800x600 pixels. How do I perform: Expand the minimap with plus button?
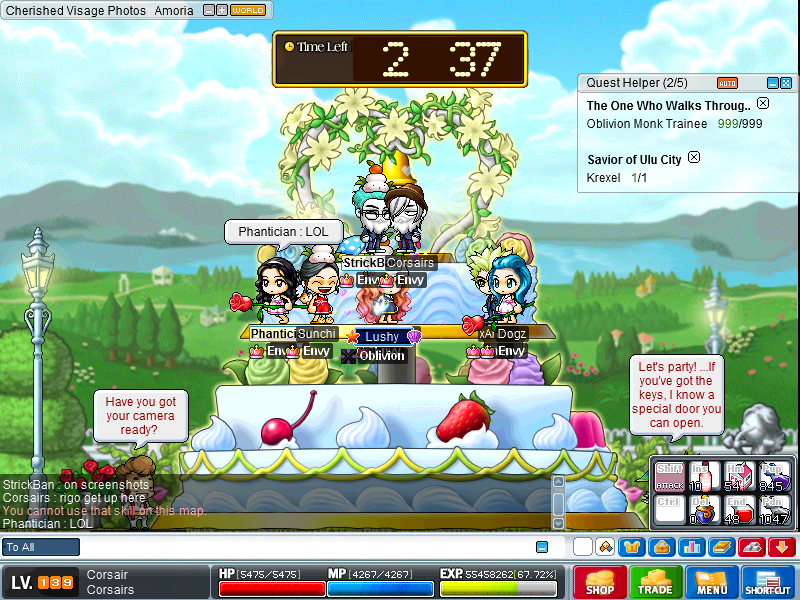point(222,10)
